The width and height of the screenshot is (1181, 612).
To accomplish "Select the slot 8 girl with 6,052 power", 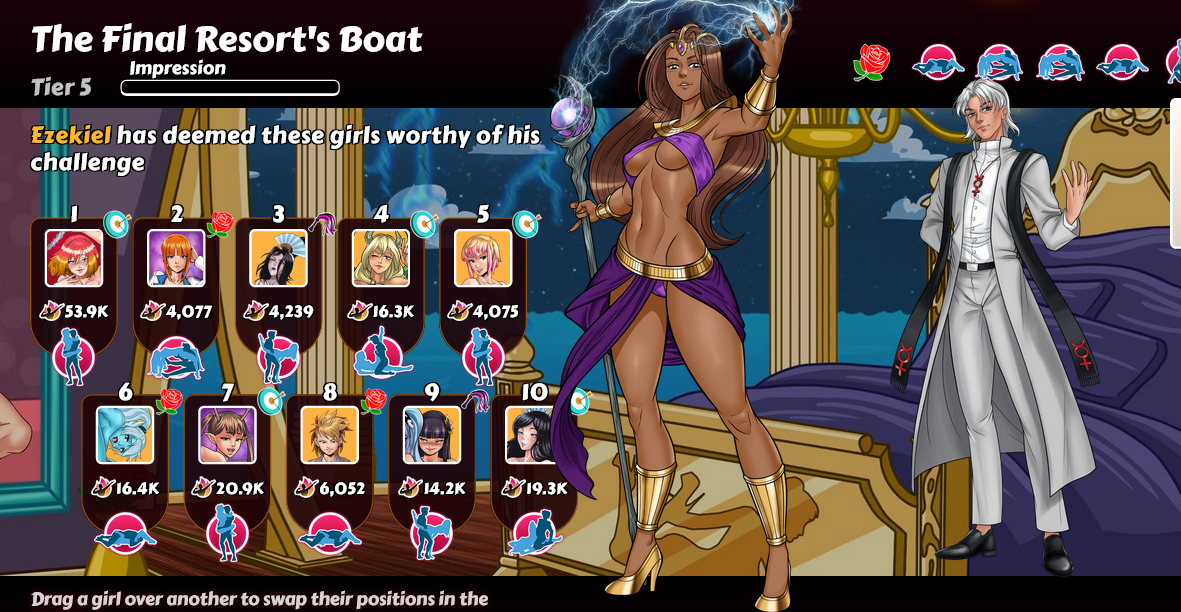I will 329,434.
